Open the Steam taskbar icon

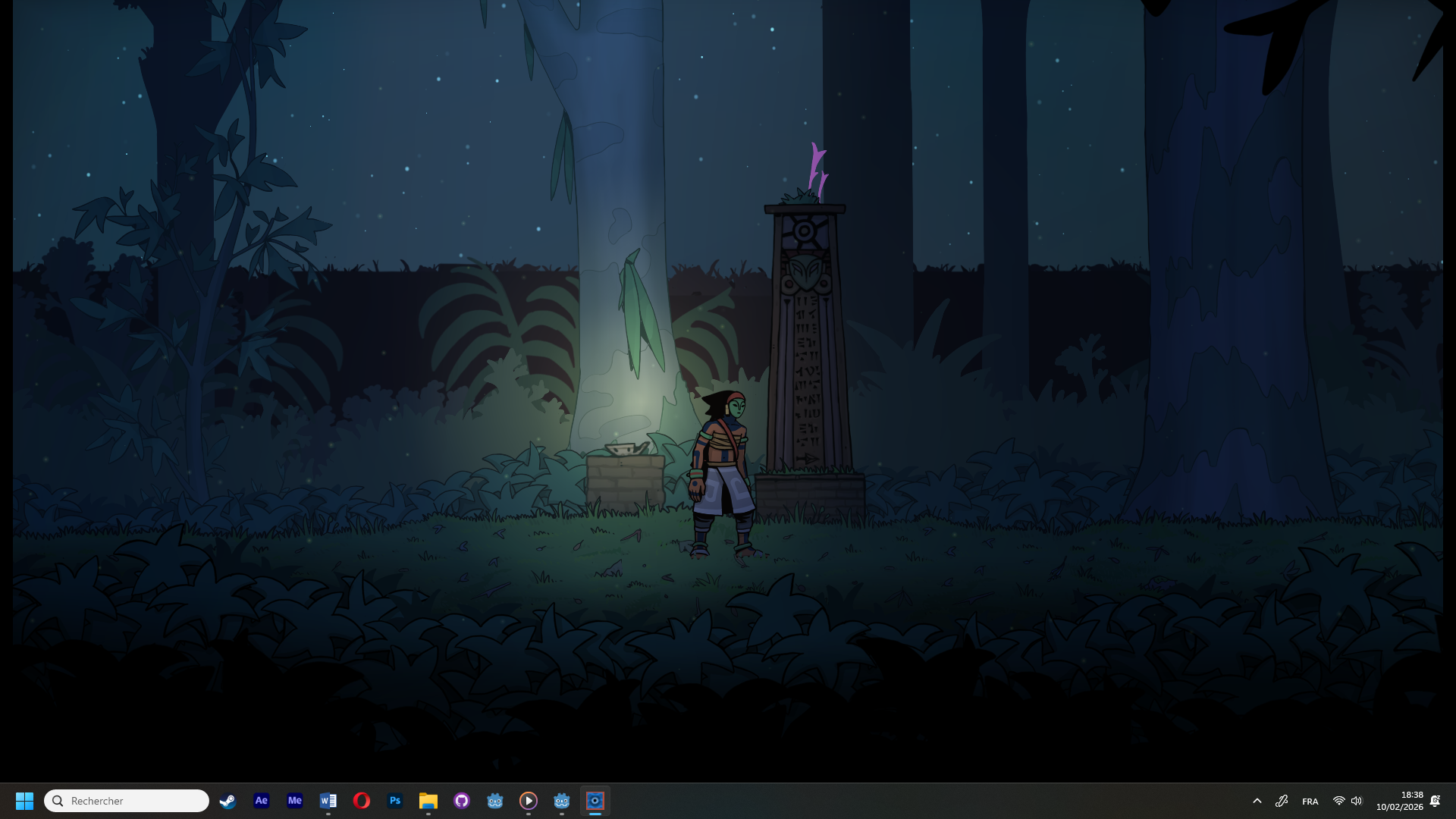tap(227, 801)
